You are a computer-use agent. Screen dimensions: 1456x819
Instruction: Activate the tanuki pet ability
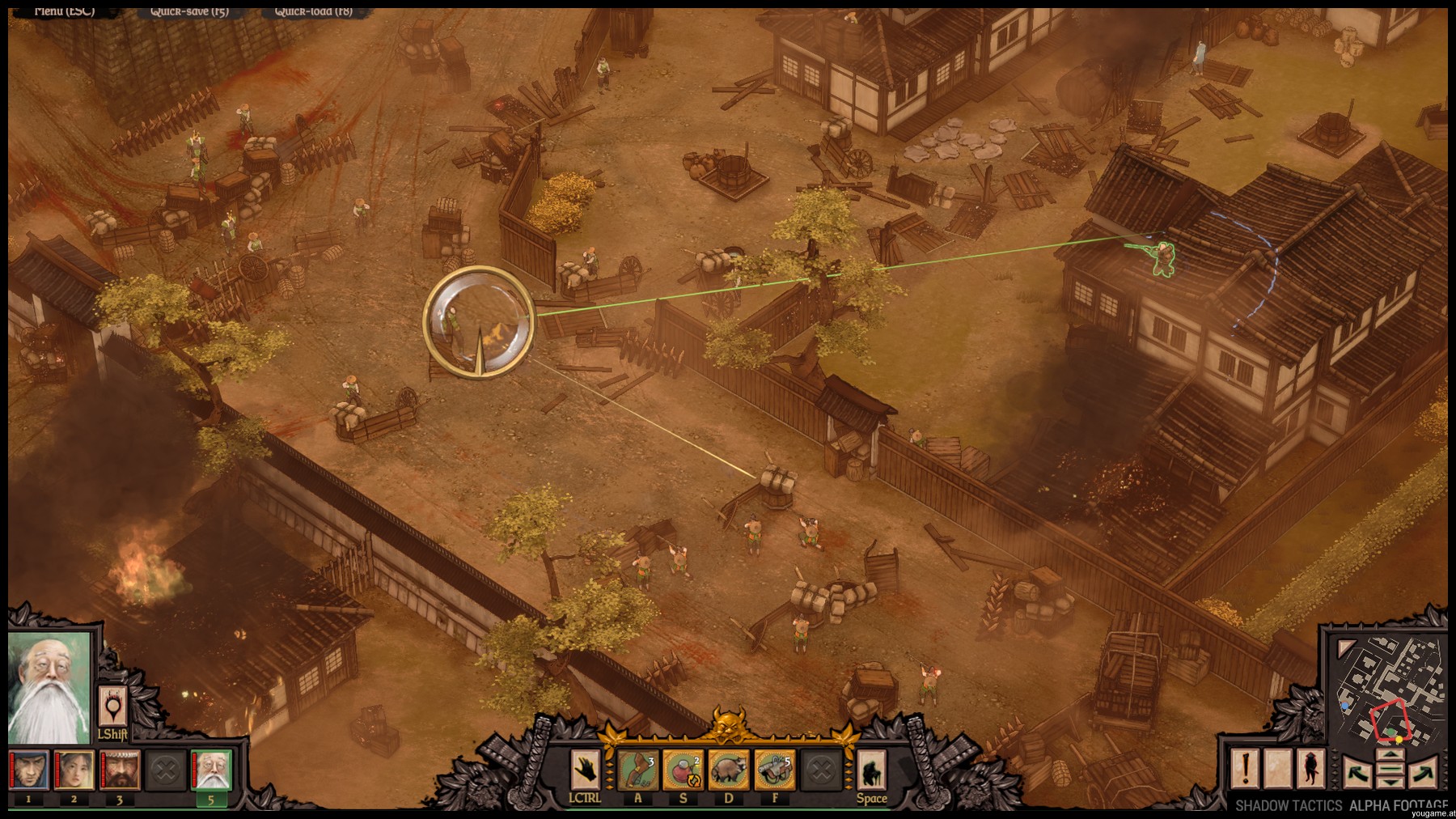coord(729,769)
